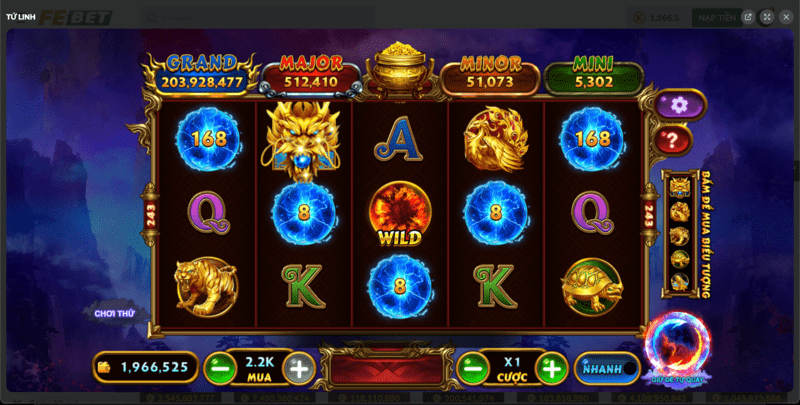
Task: Toggle fullscreen for the game window
Action: 766,17
